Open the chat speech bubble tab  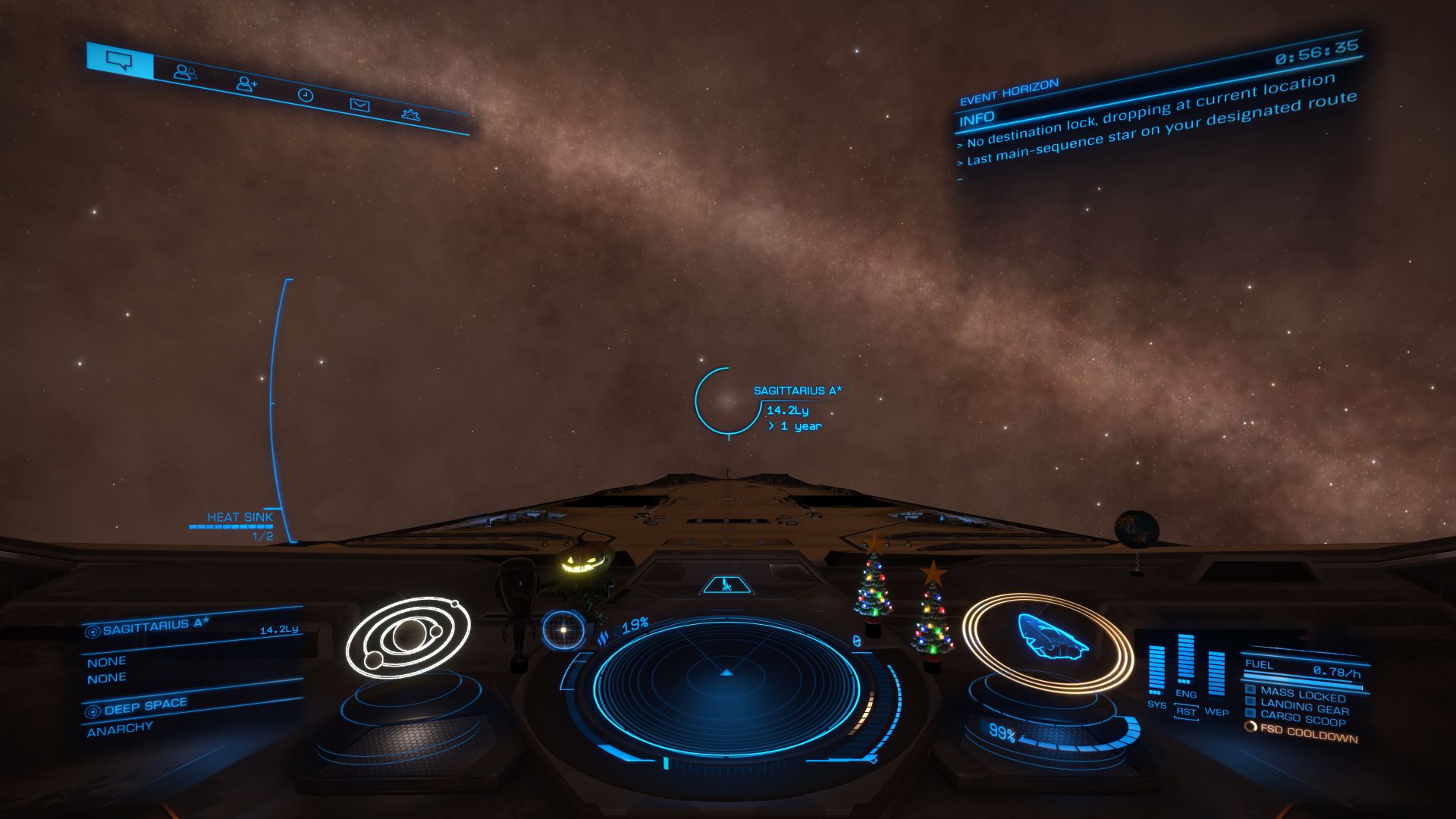[119, 60]
